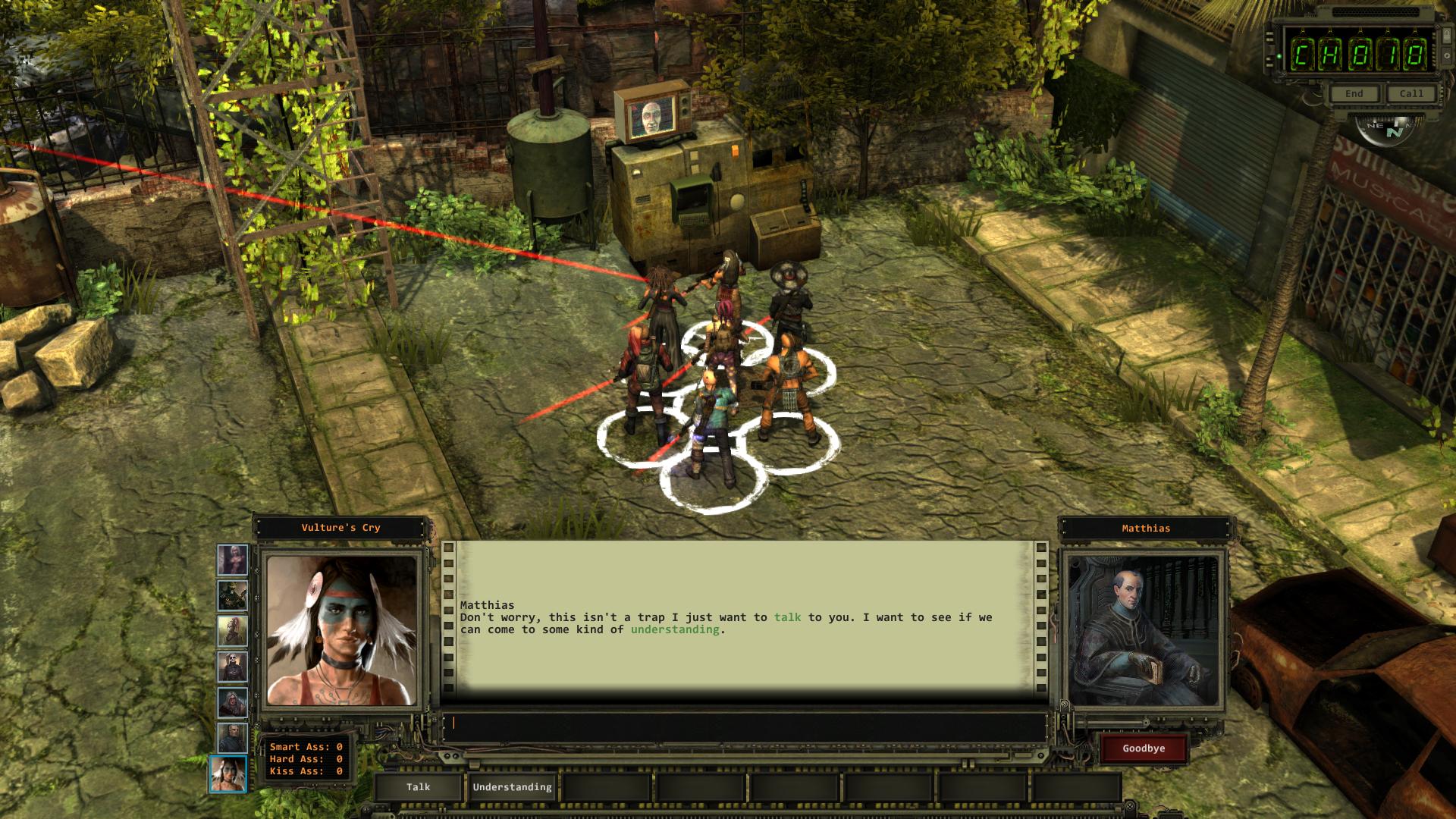The height and width of the screenshot is (819, 1456).
Task: Focus the dialogue keyword text input box
Action: [743, 723]
